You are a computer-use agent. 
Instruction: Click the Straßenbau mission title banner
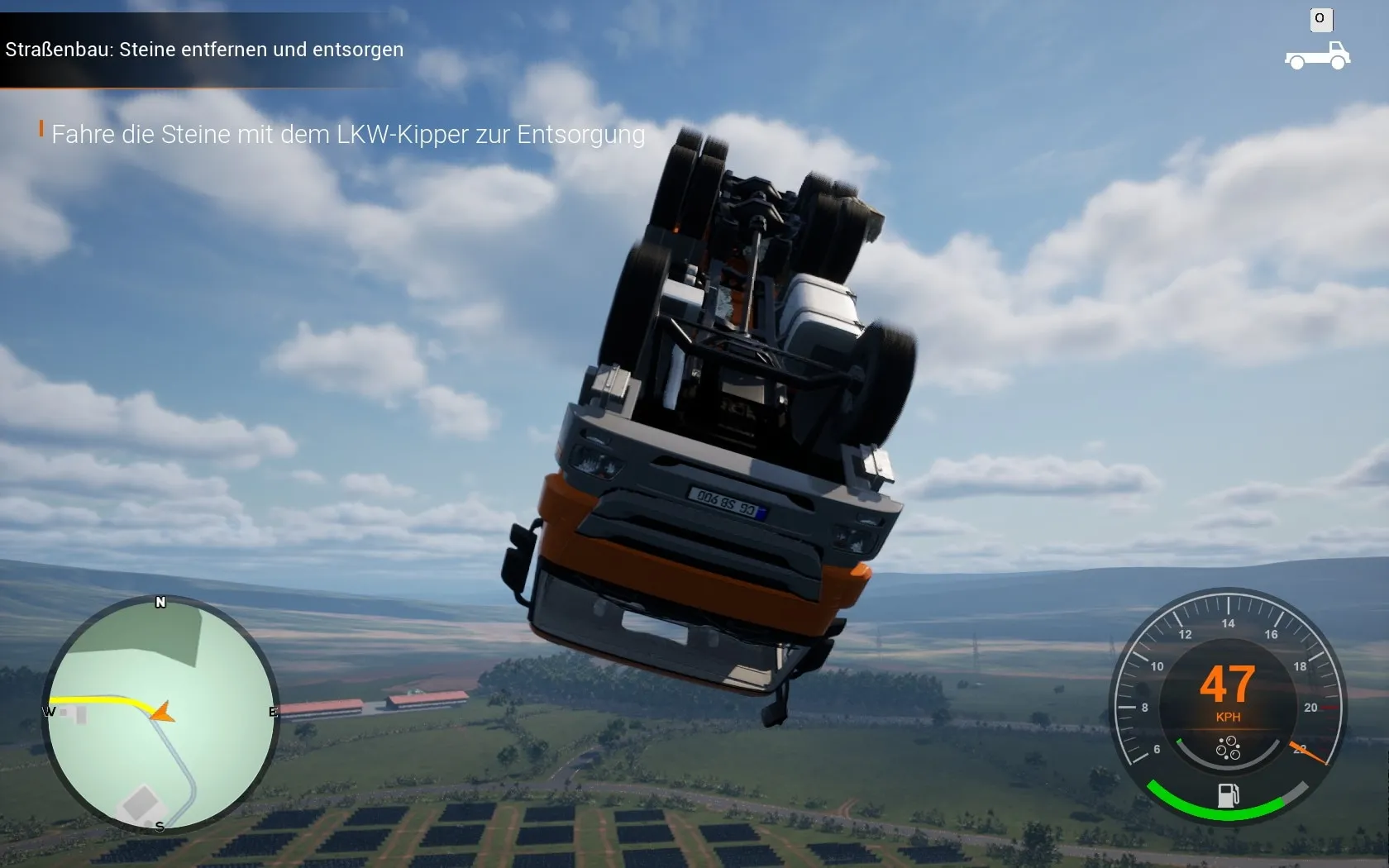pos(204,50)
